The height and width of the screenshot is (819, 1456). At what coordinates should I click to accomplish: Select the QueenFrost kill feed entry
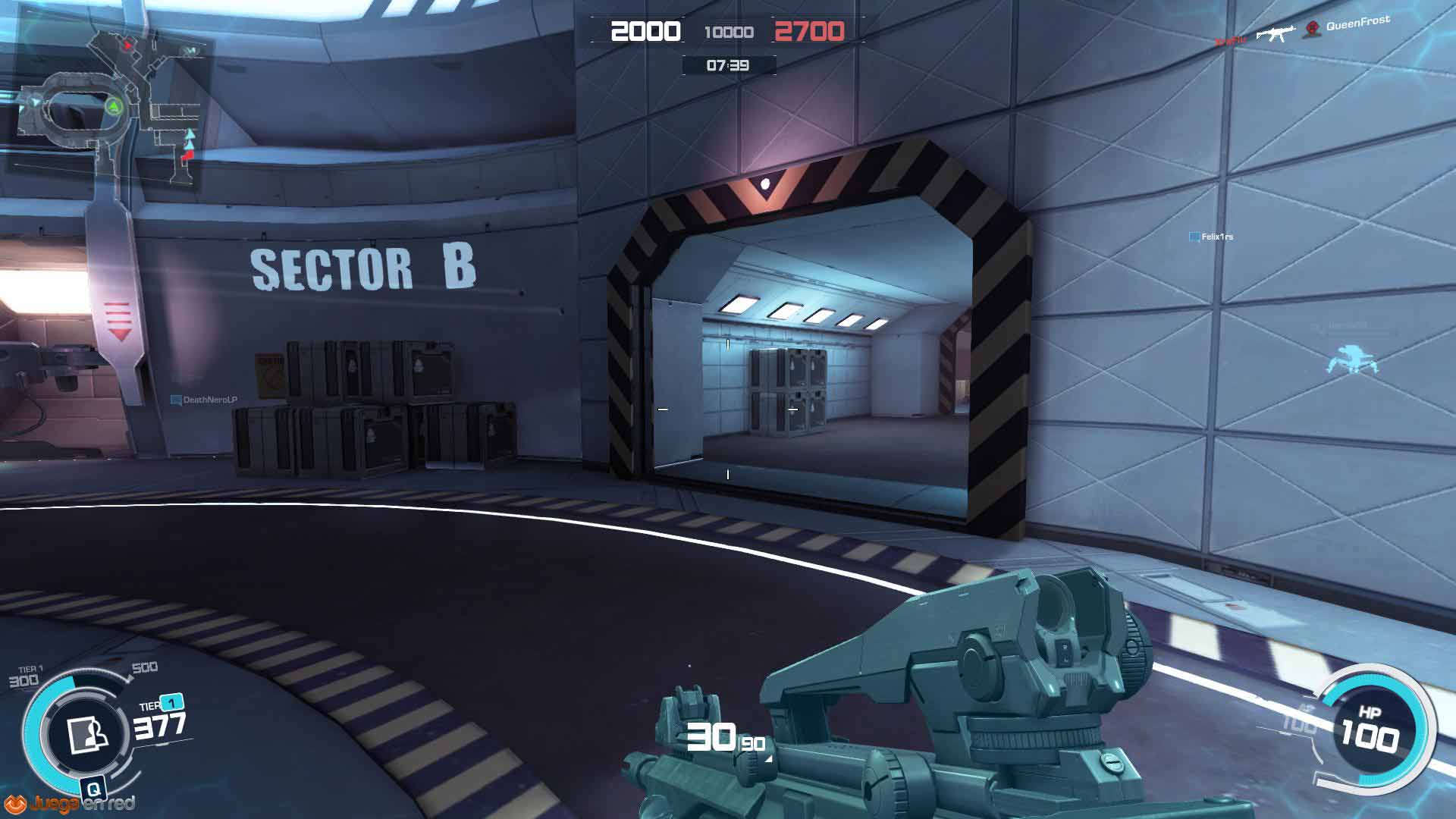pyautogui.click(x=1357, y=24)
